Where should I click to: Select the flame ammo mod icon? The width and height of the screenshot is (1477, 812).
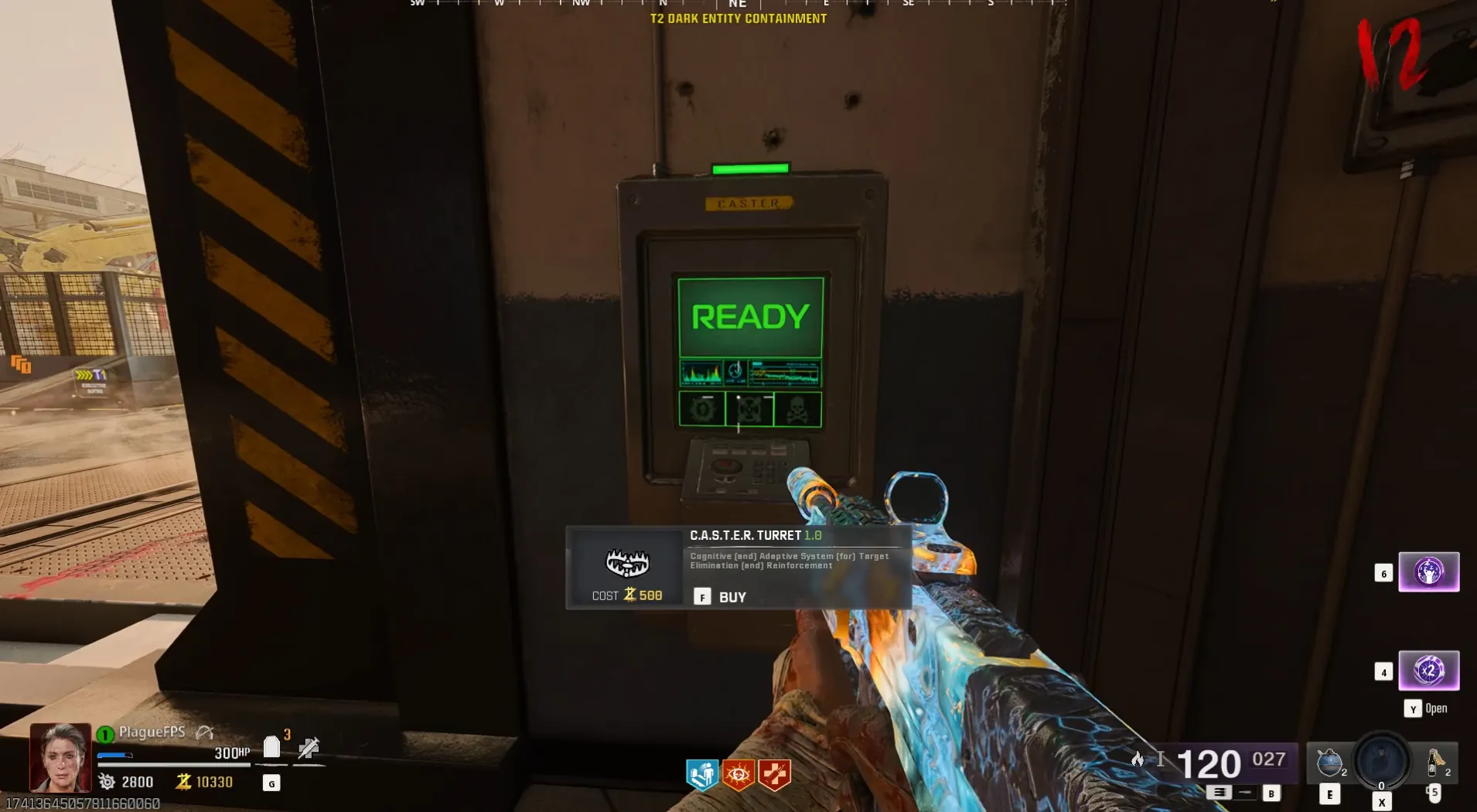1138,759
